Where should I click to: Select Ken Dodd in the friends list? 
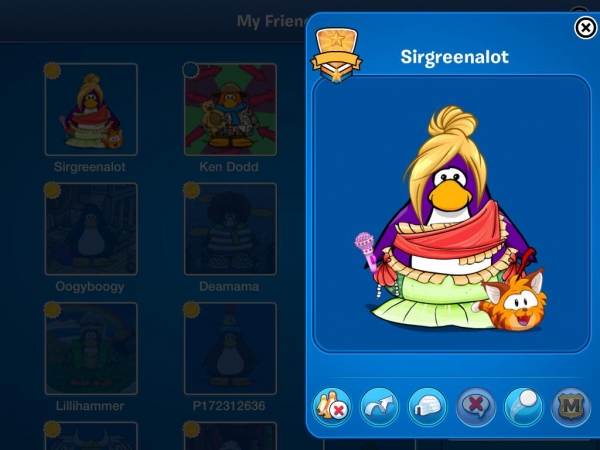pyautogui.click(x=230, y=110)
